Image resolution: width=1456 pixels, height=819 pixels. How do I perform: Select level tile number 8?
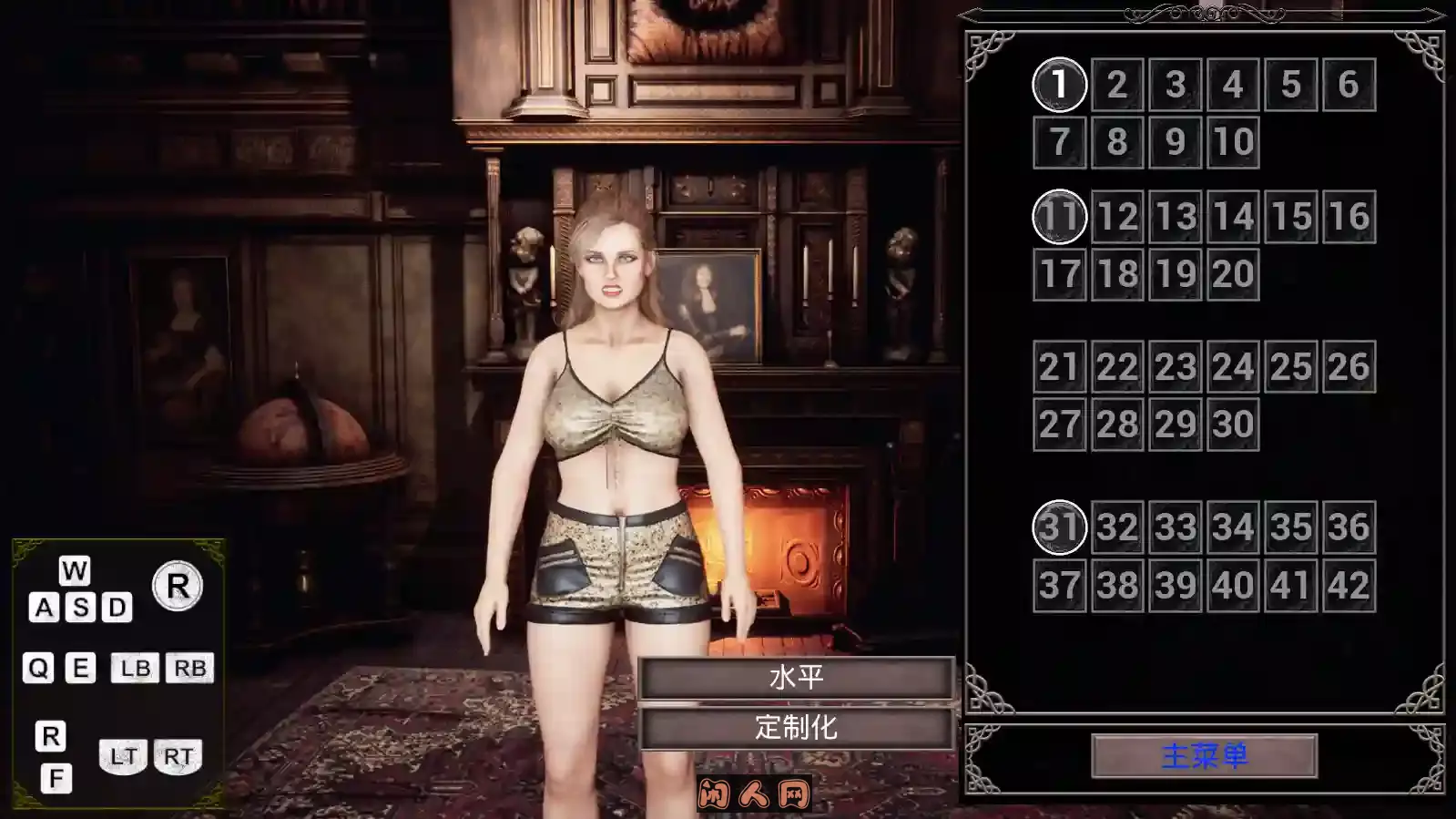click(1117, 142)
